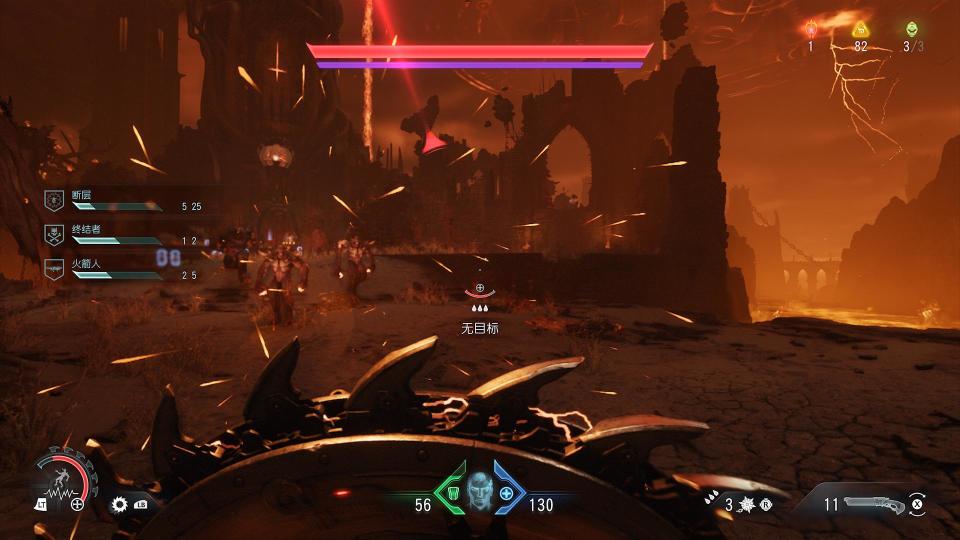Open the 终结者 skull challenge entry
The image size is (960, 540).
point(54,235)
